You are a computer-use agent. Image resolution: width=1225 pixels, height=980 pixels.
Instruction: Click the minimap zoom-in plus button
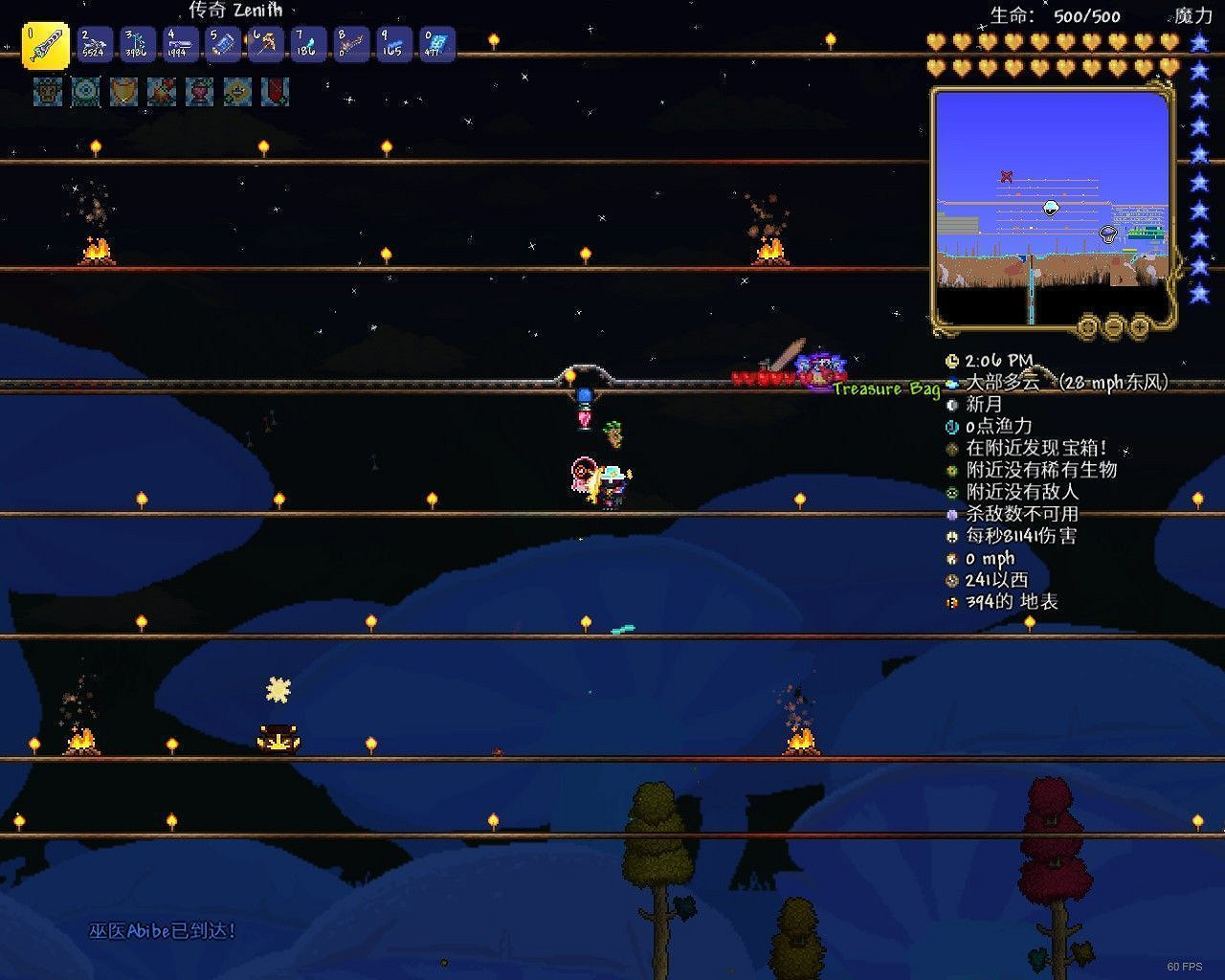point(1138,326)
